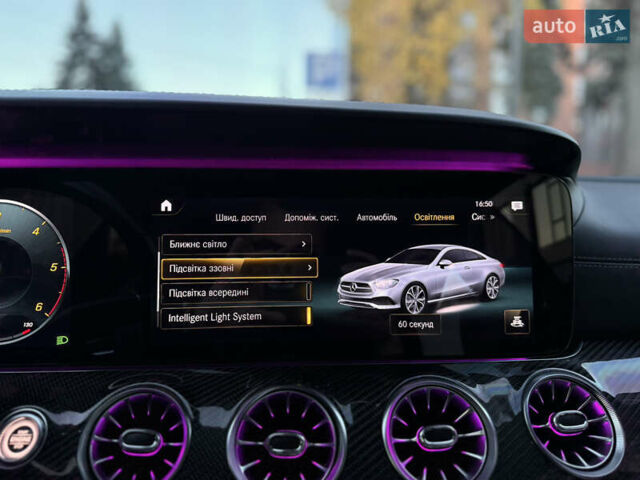Open the Ближнє світло menu entry

coord(236,243)
